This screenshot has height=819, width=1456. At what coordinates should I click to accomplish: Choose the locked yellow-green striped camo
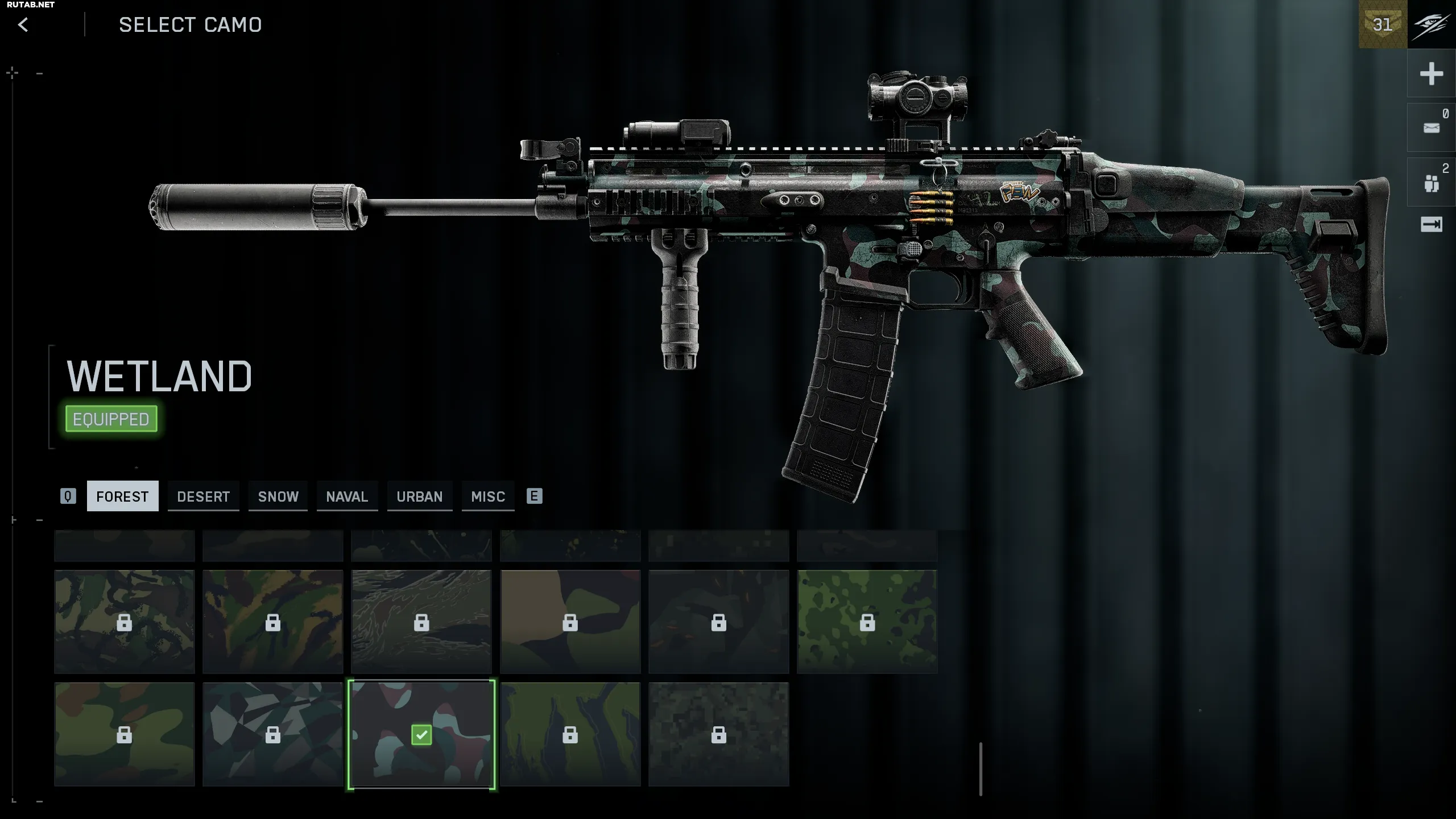click(570, 735)
